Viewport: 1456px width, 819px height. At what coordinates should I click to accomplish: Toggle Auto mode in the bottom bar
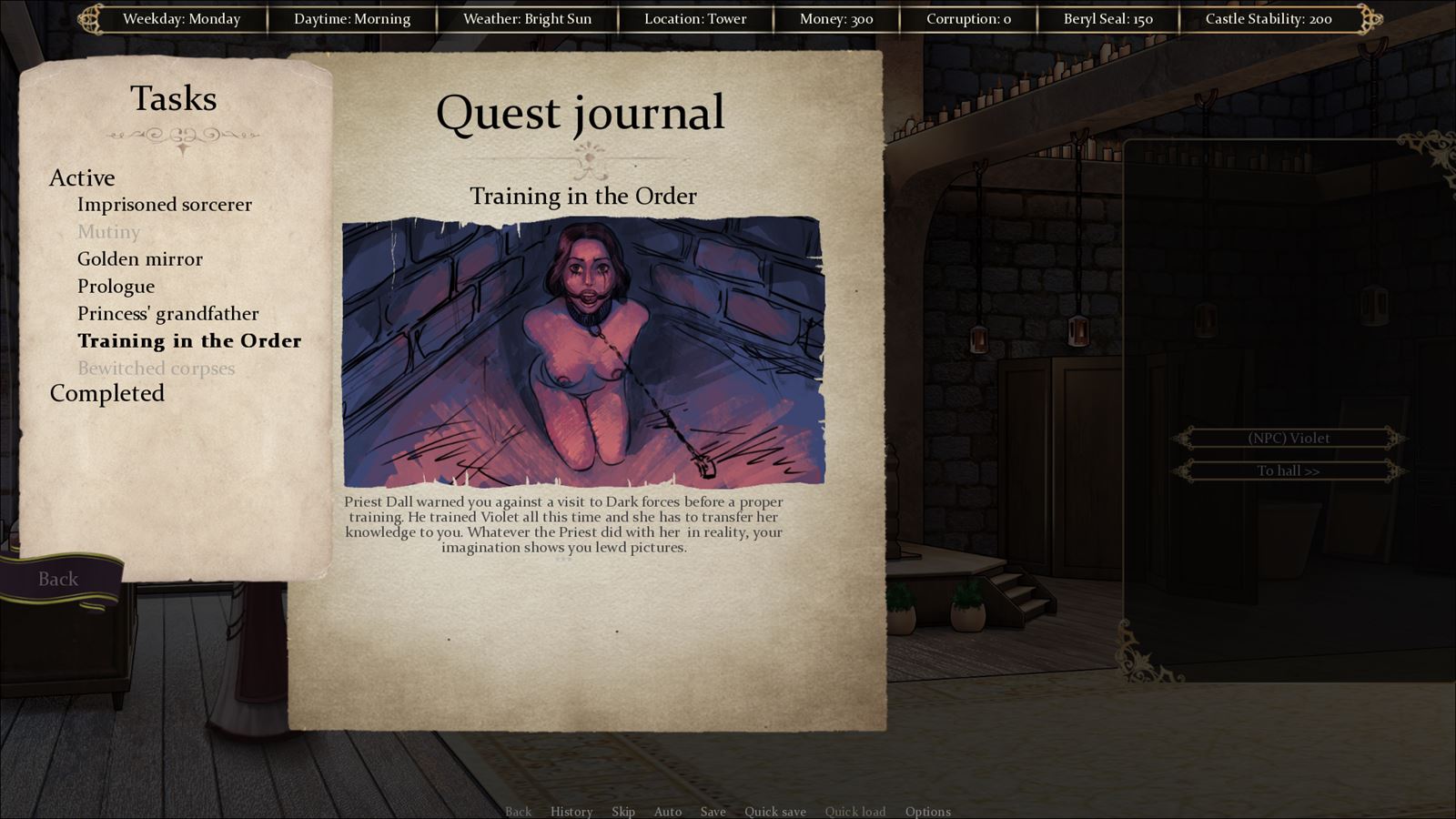pyautogui.click(x=667, y=812)
